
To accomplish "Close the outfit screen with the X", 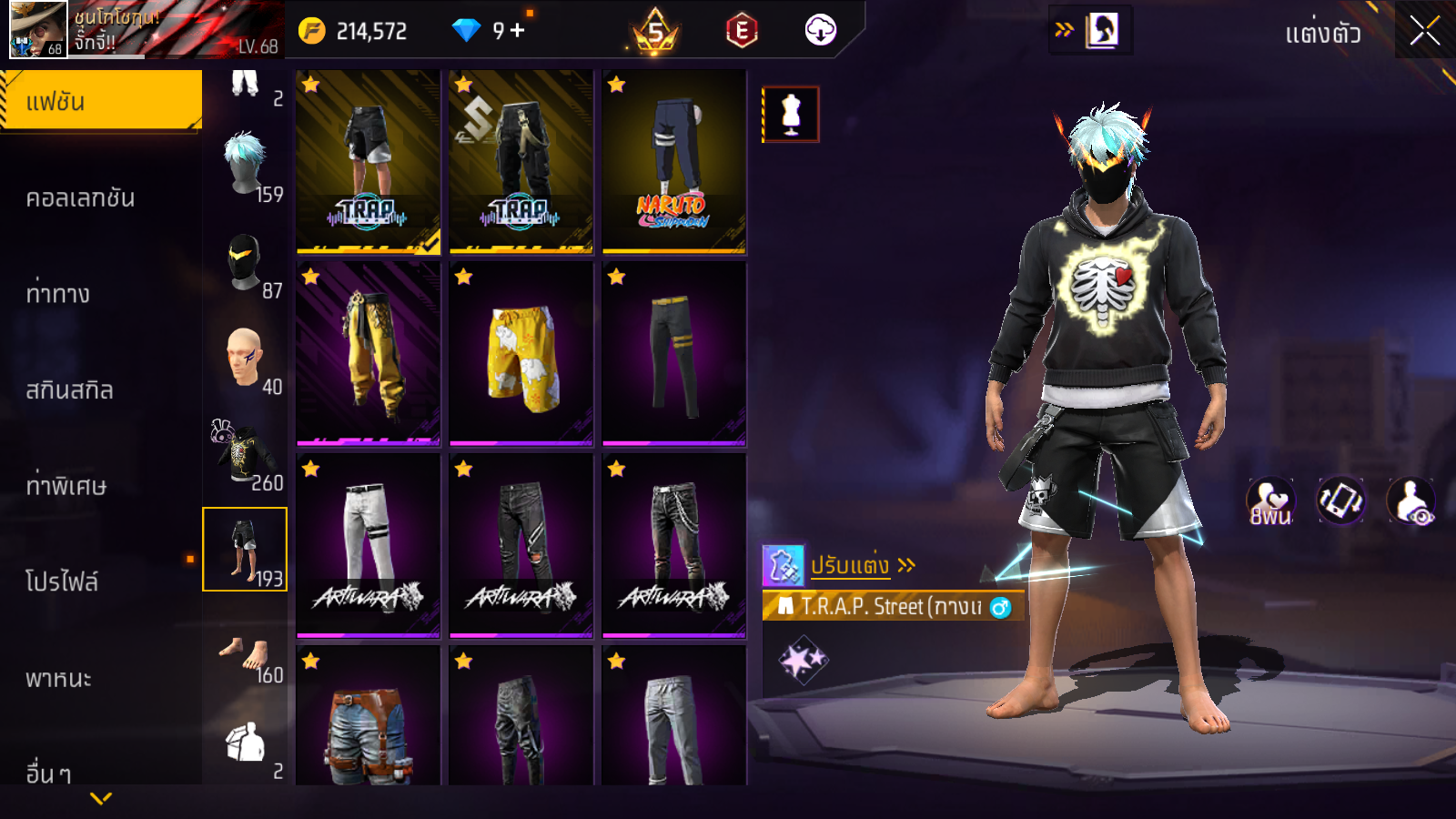I will pos(1424,31).
